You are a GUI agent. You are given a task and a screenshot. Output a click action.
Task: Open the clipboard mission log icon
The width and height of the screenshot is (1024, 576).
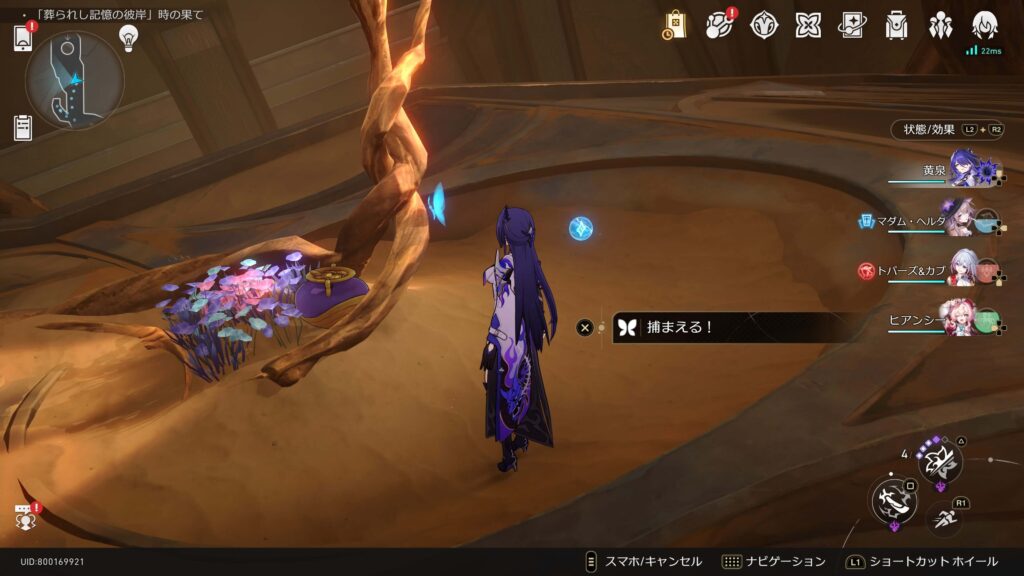23,127
